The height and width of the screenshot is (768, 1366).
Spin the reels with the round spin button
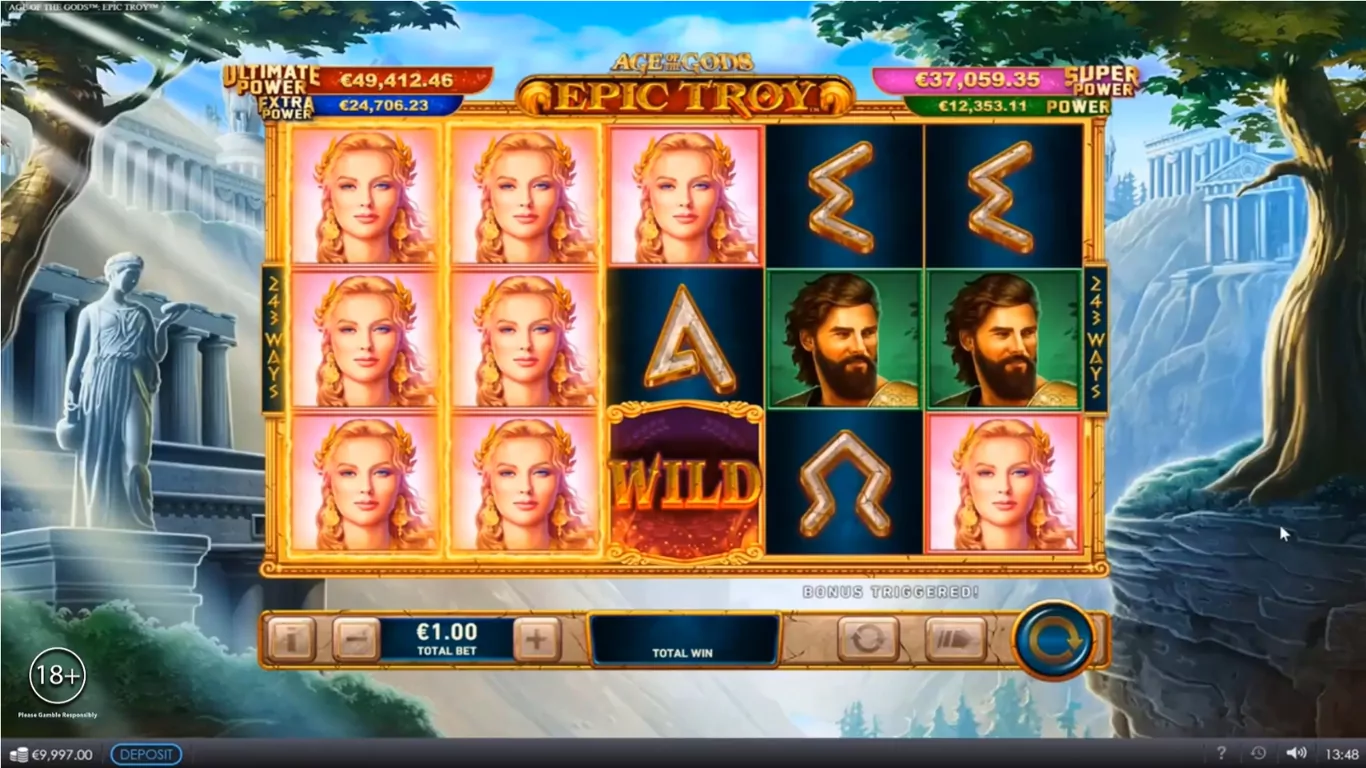1052,639
